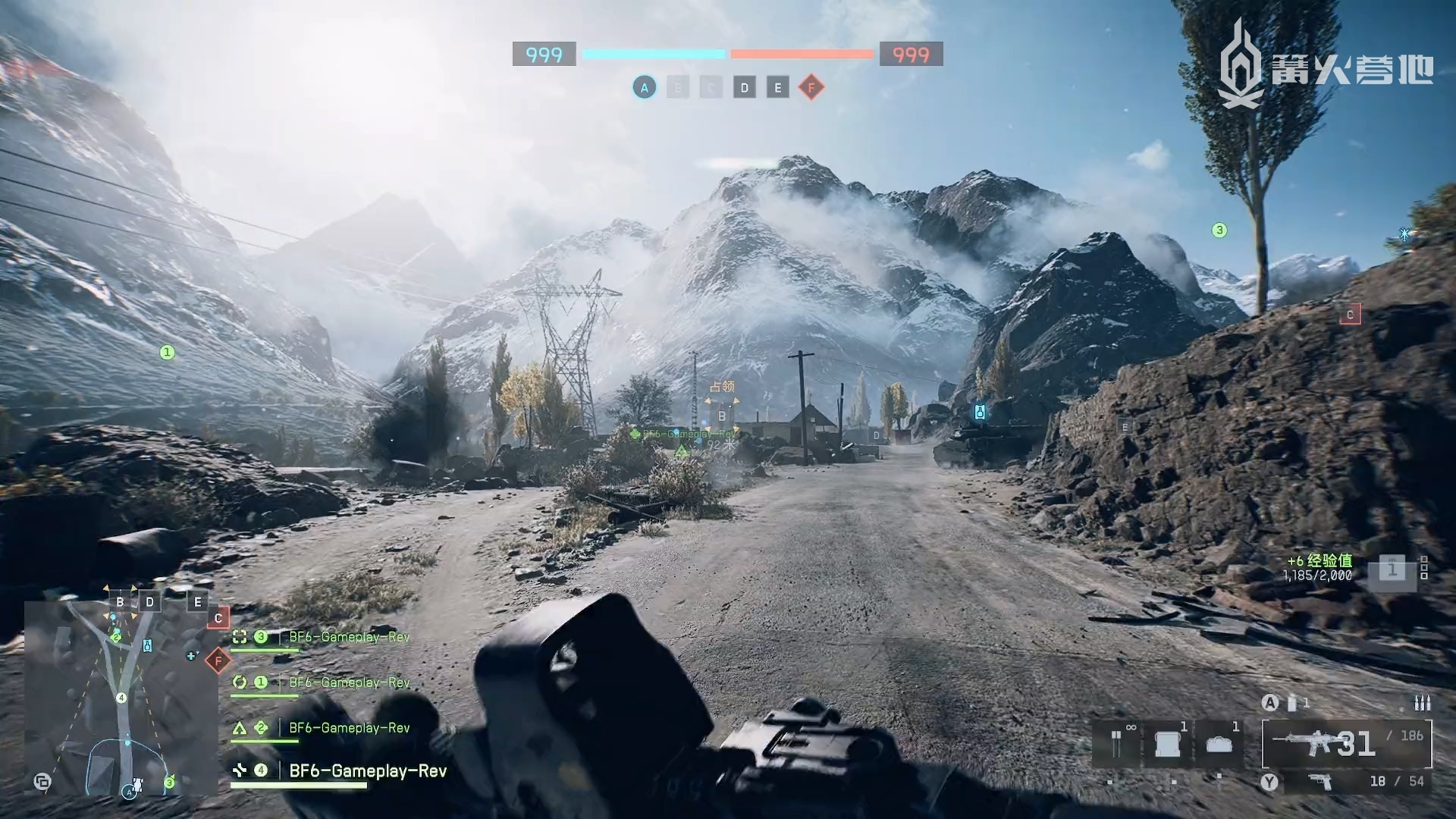Screen dimensions: 1456x819
Task: Toggle the minimap size icon in its corner
Action: pyautogui.click(x=42, y=781)
